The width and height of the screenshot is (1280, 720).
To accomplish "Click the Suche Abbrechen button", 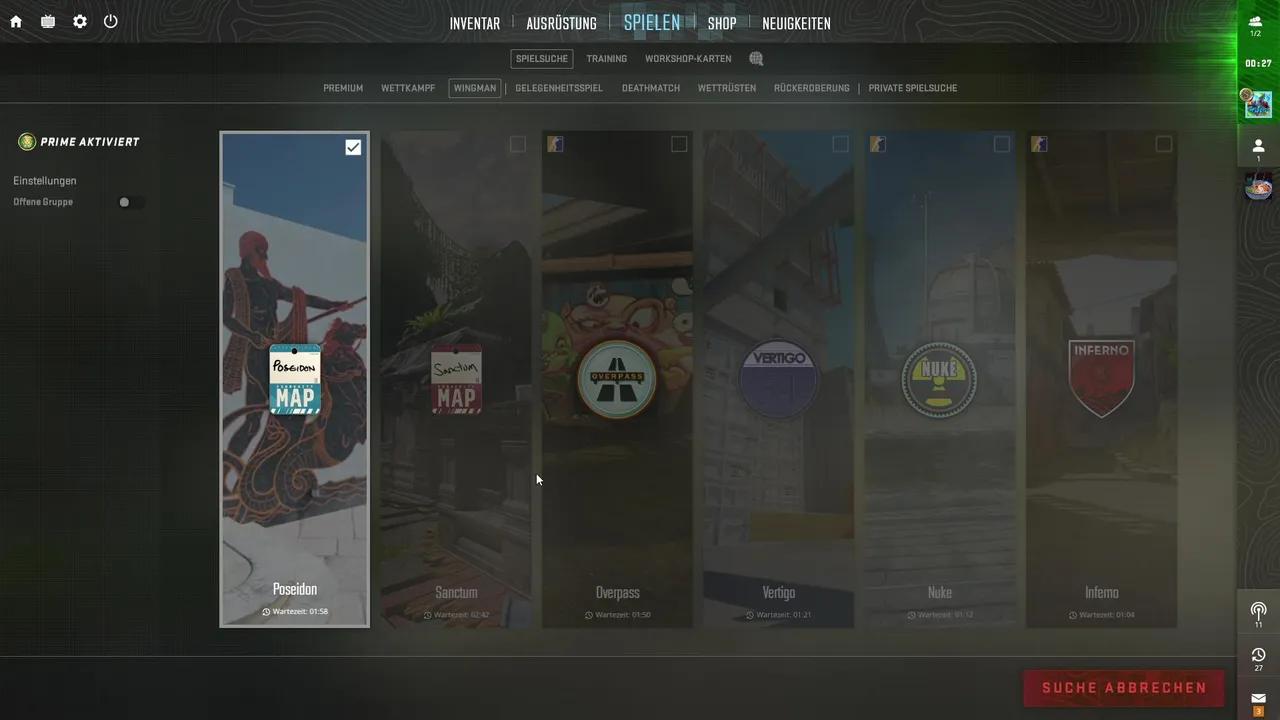I will [1123, 688].
